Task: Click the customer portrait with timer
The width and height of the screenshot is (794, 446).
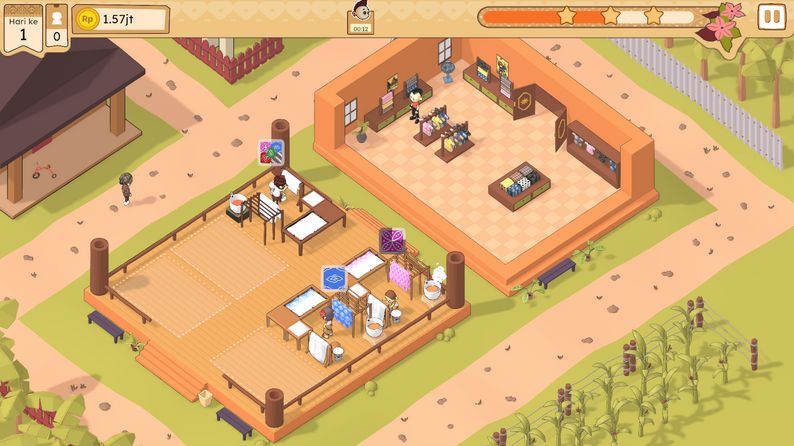Action: pos(360,16)
